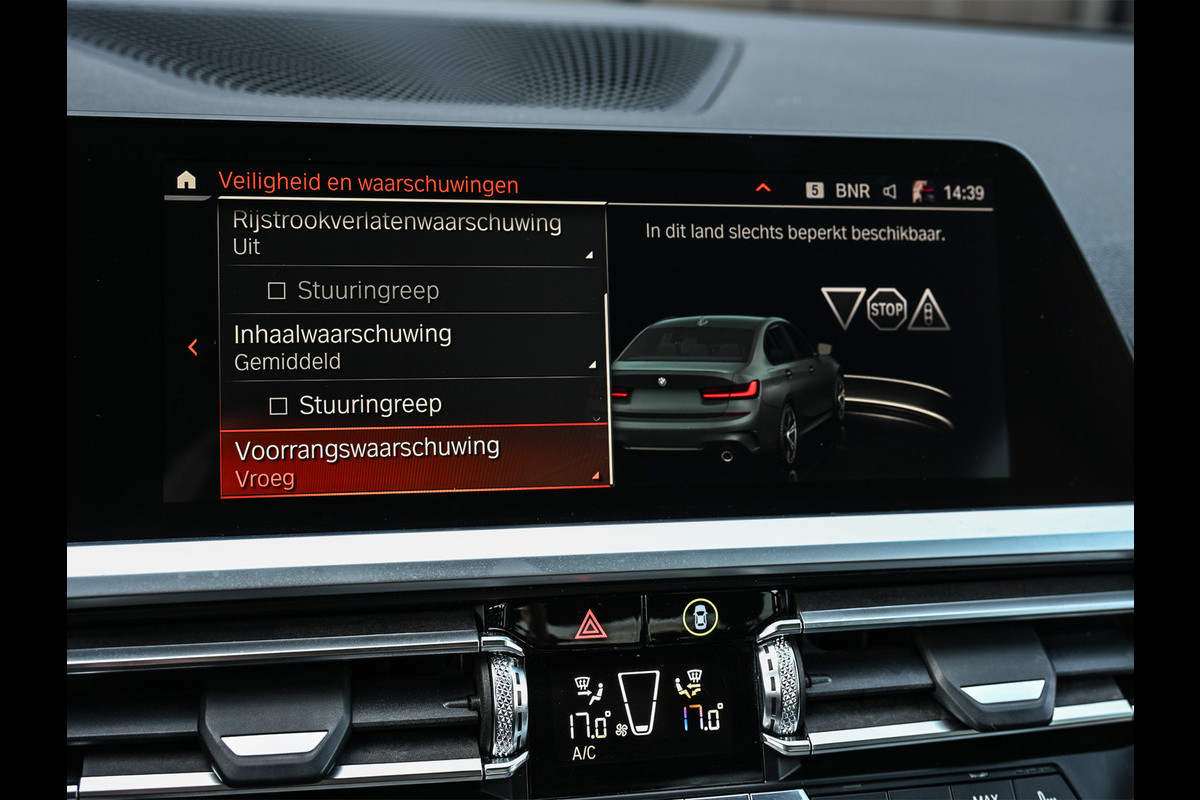Click the speaker mute icon
1200x800 pixels.
889,192
